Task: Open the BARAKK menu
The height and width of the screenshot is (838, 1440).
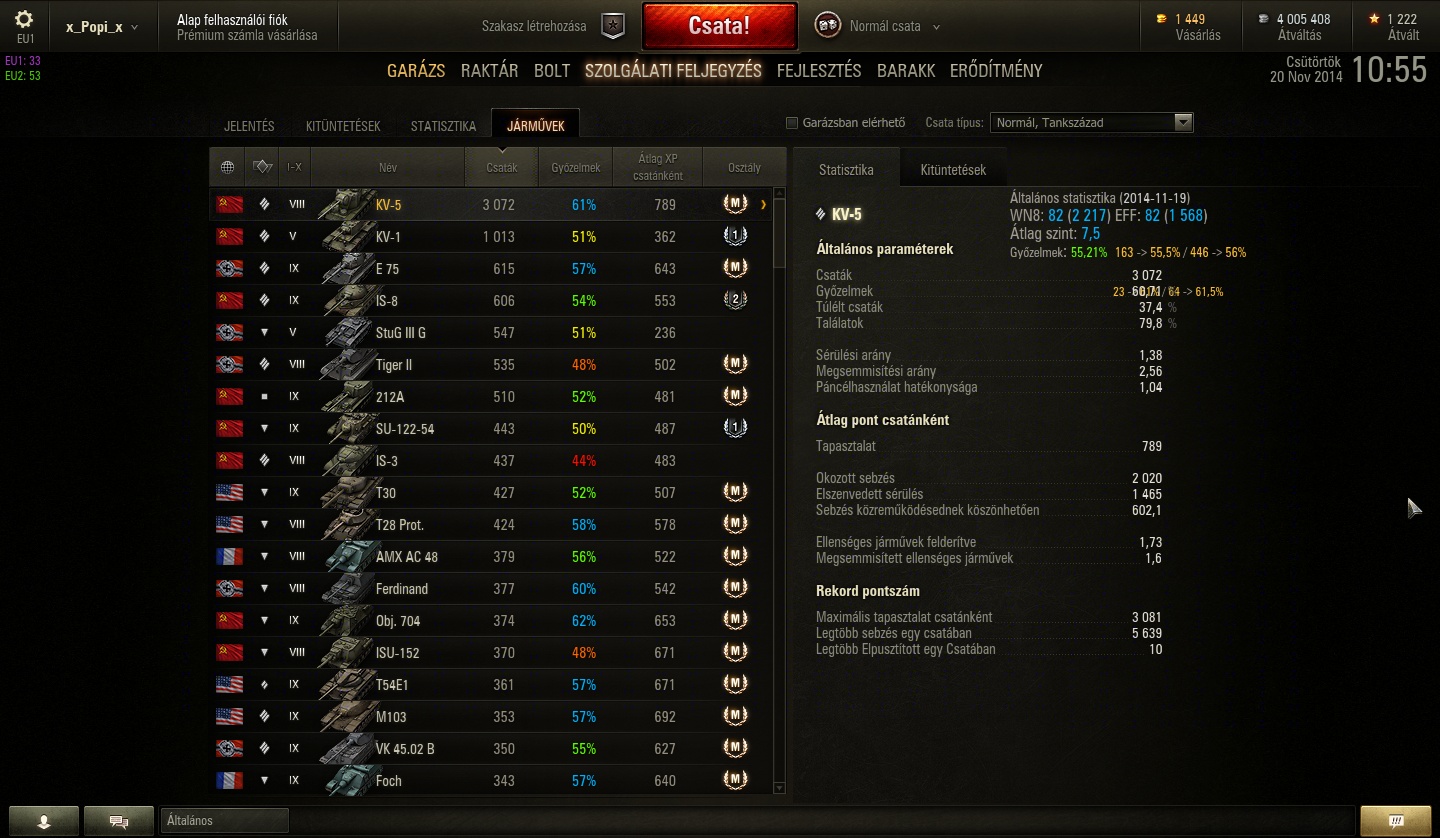Action: 906,71
